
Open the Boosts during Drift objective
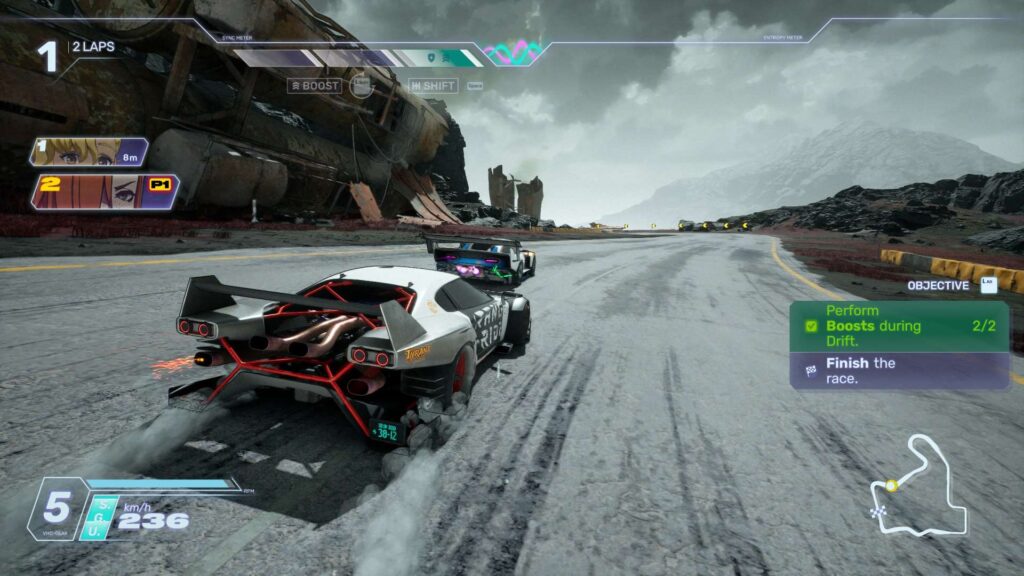(x=898, y=327)
